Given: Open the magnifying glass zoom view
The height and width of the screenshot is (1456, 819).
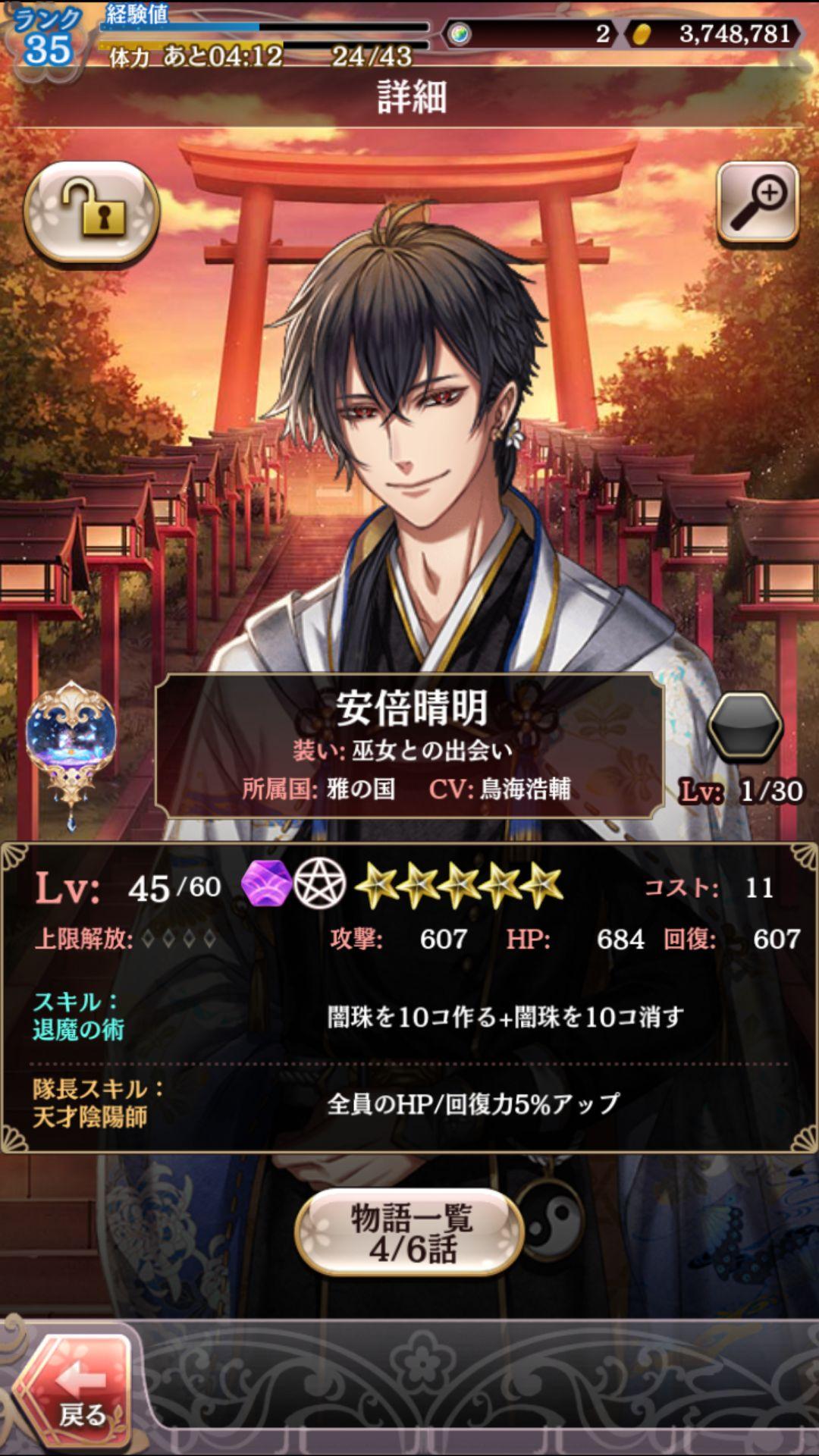Looking at the screenshot, I should tap(758, 202).
